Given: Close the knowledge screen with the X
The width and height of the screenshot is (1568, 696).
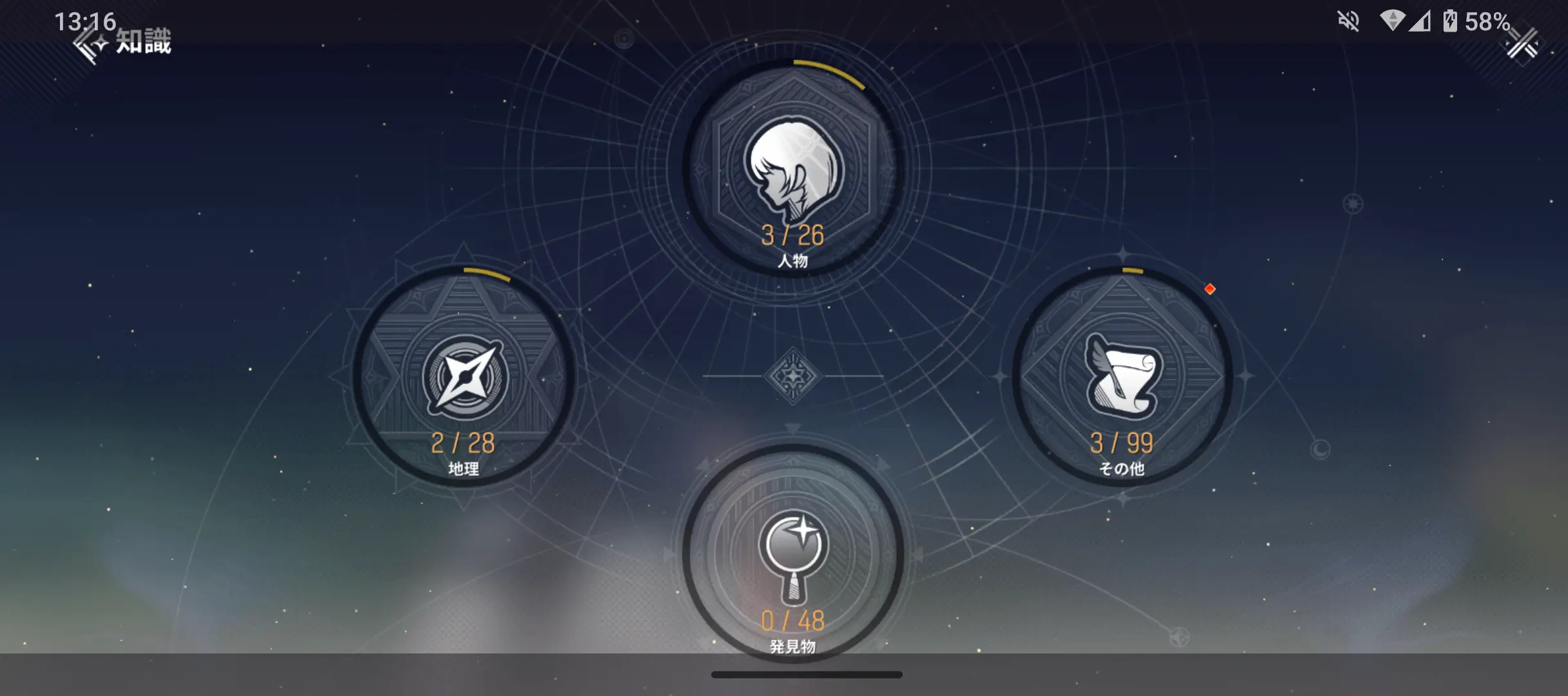Looking at the screenshot, I should click(1522, 45).
